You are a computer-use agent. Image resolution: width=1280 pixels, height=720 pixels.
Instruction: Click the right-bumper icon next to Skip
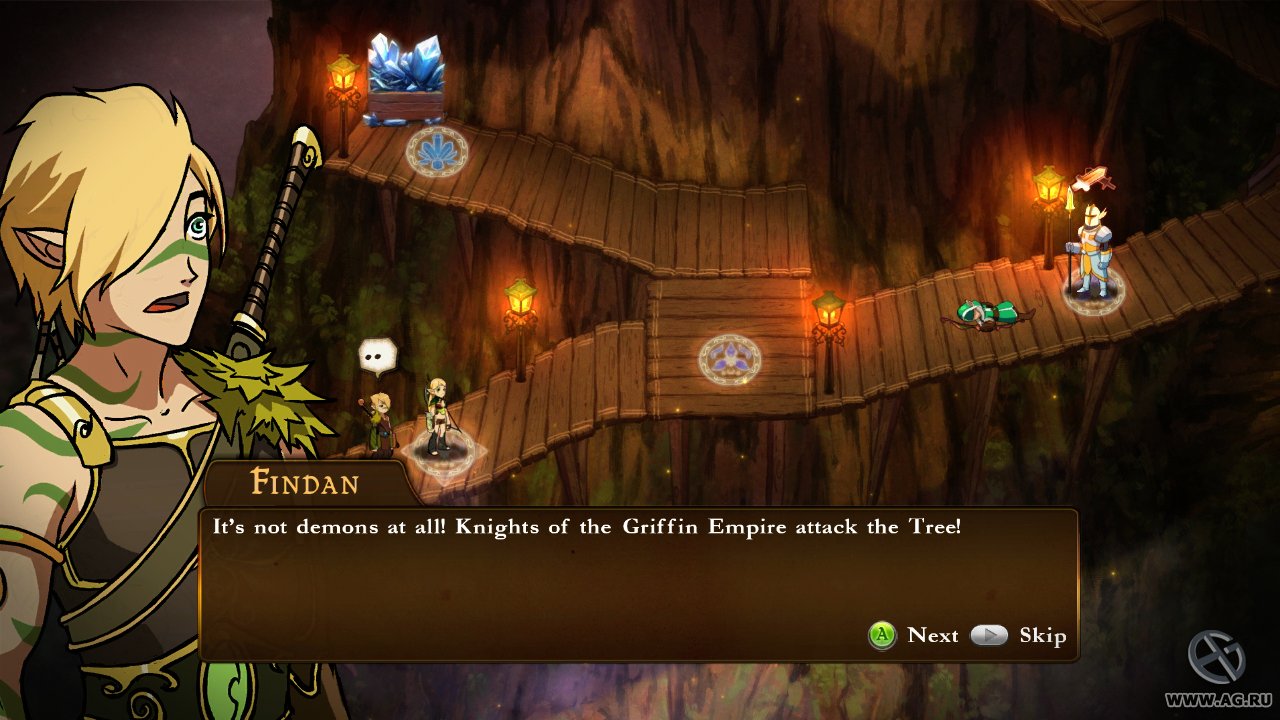[x=990, y=635]
